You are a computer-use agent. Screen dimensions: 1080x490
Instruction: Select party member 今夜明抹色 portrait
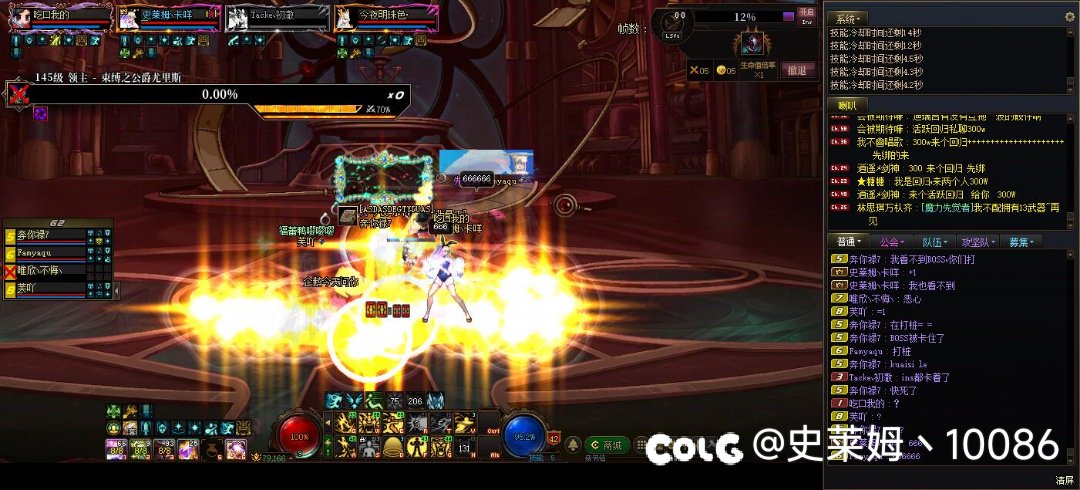(345, 19)
